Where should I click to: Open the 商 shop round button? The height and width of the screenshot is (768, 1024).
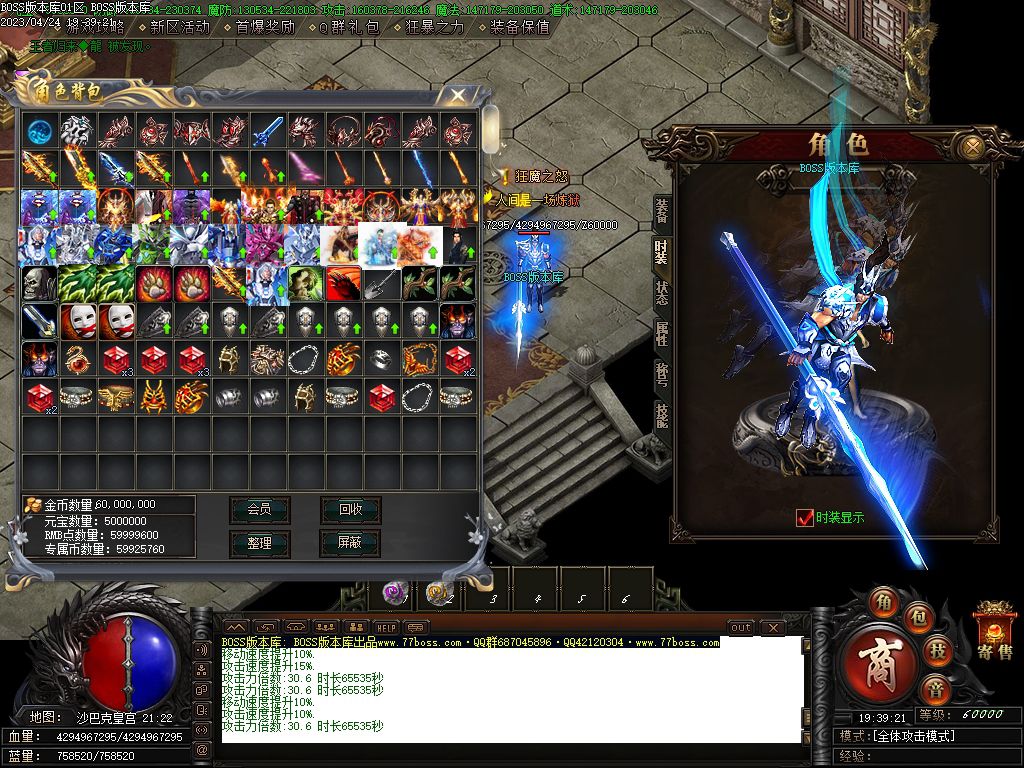point(880,663)
